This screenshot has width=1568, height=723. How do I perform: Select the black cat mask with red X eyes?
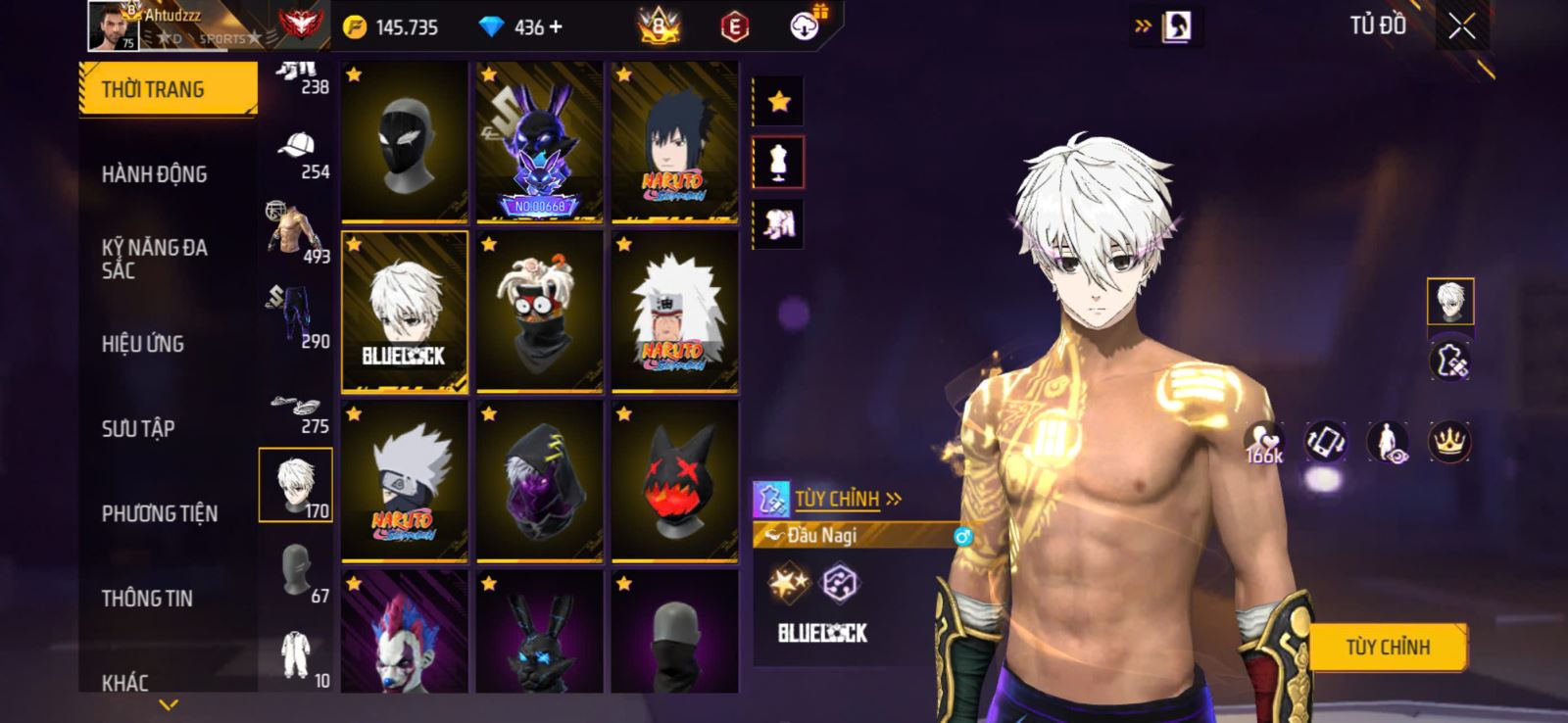[674, 481]
